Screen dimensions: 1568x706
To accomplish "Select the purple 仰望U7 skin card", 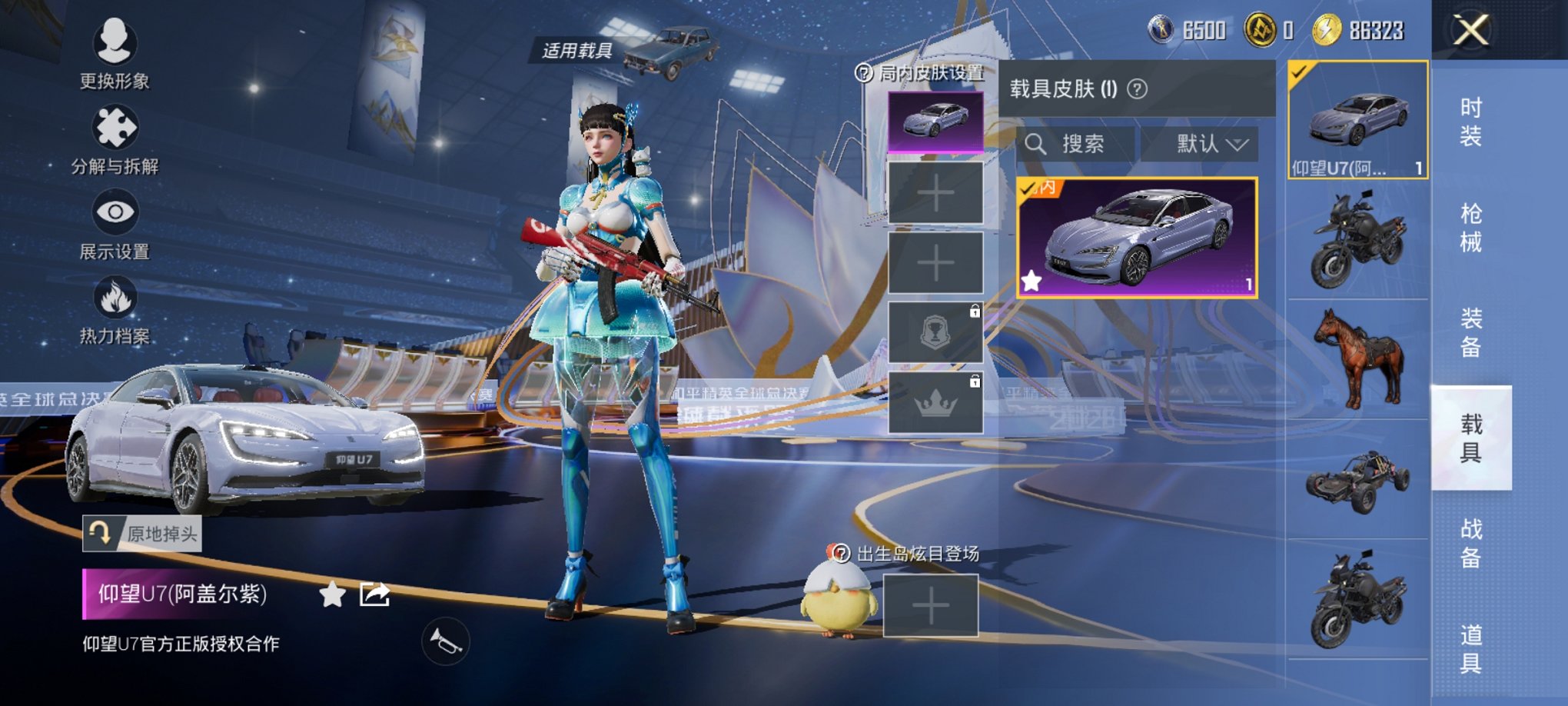I will pos(1137,238).
